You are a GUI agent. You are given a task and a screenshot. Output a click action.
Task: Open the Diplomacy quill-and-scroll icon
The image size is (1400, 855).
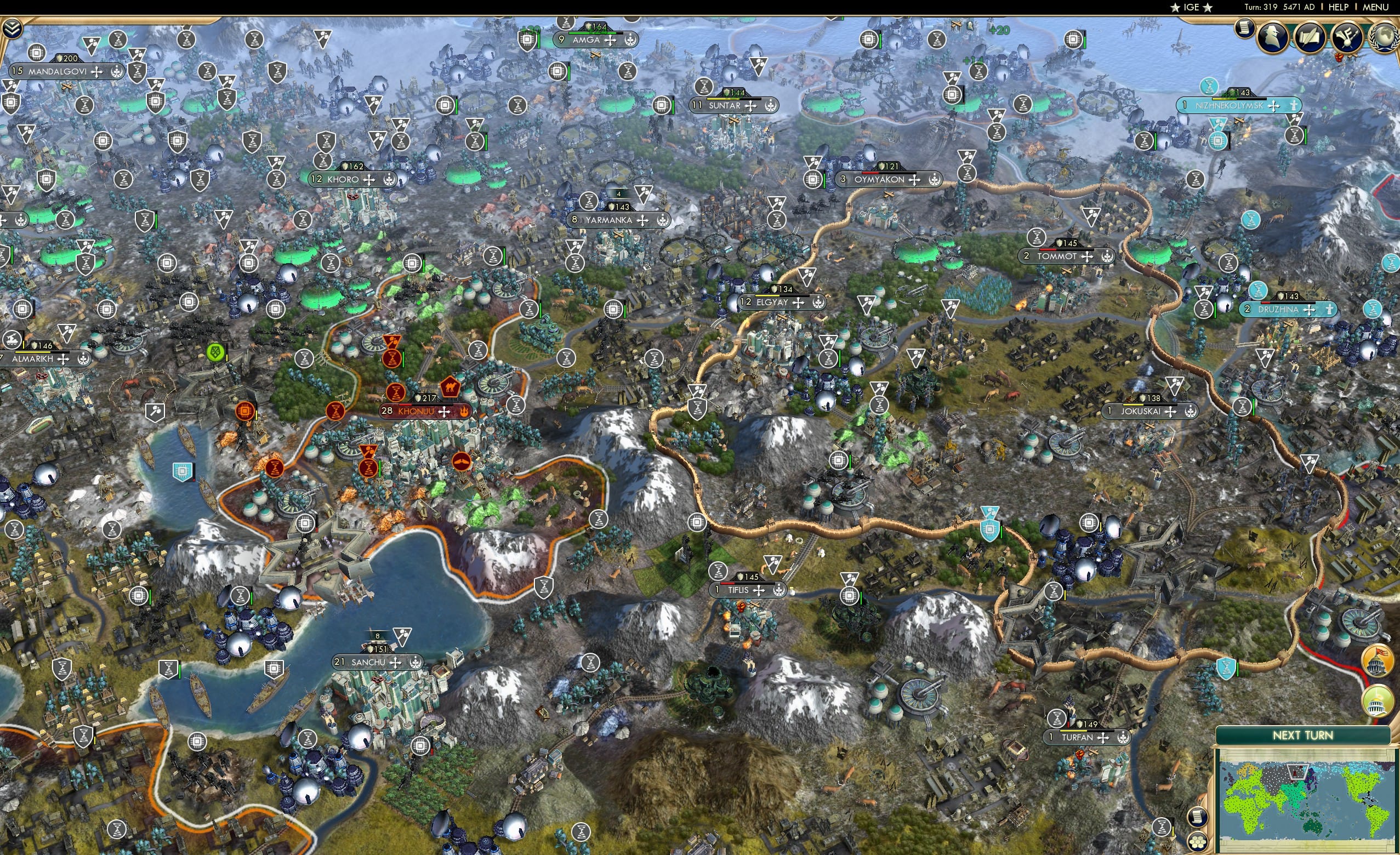[1311, 36]
